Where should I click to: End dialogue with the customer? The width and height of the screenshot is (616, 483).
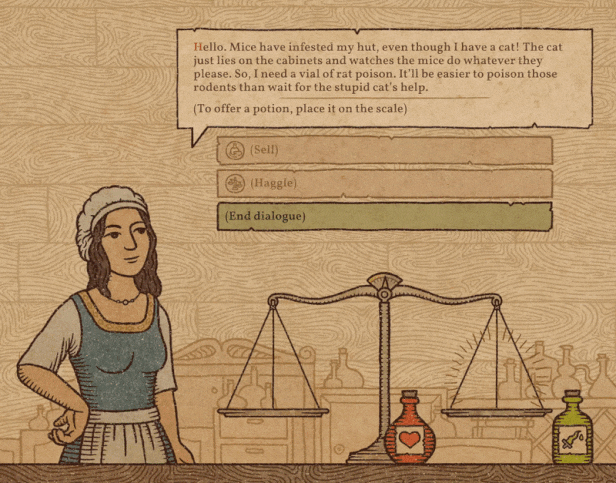384,216
